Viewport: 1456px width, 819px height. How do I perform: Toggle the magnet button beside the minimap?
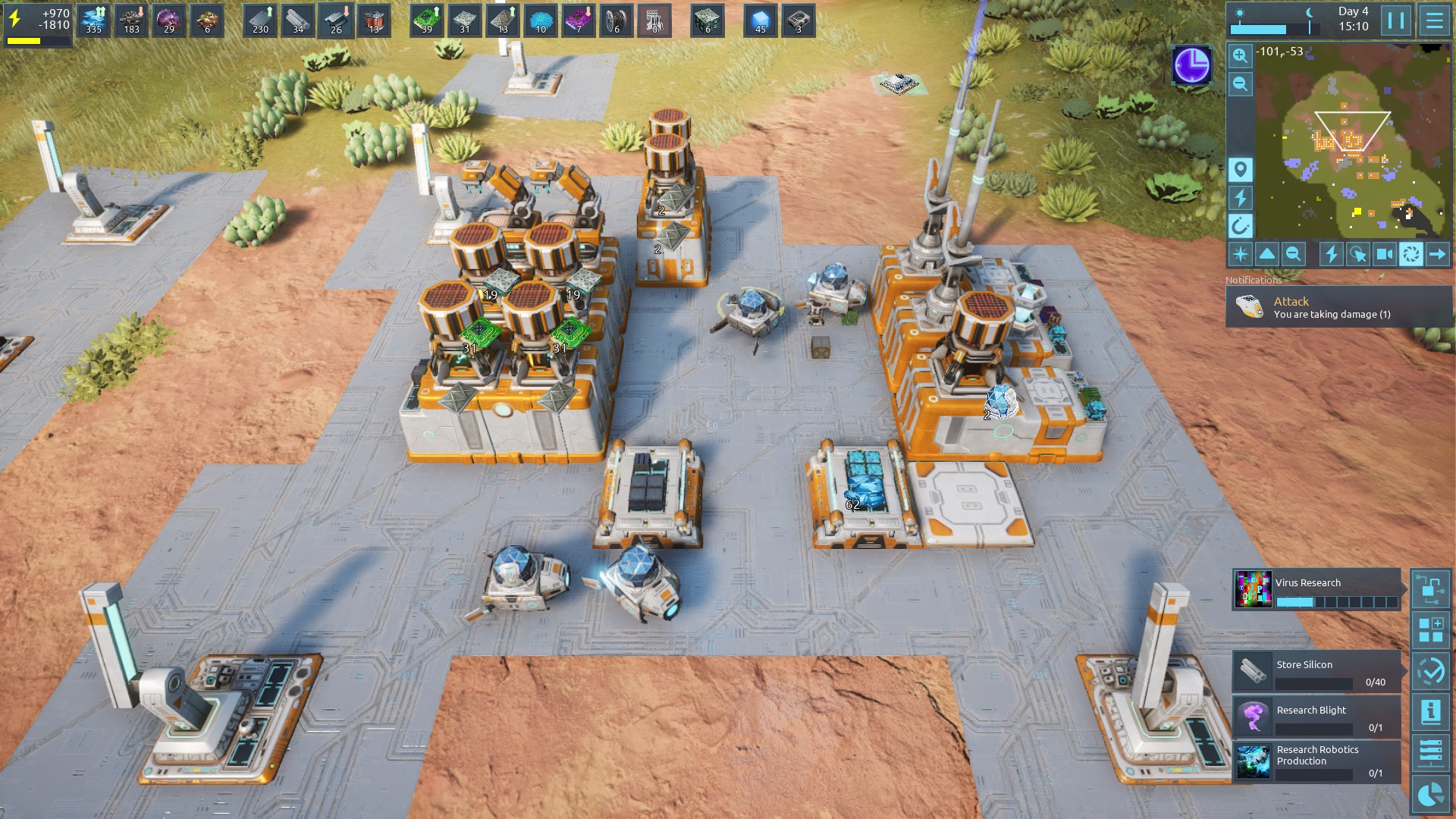(x=1241, y=226)
